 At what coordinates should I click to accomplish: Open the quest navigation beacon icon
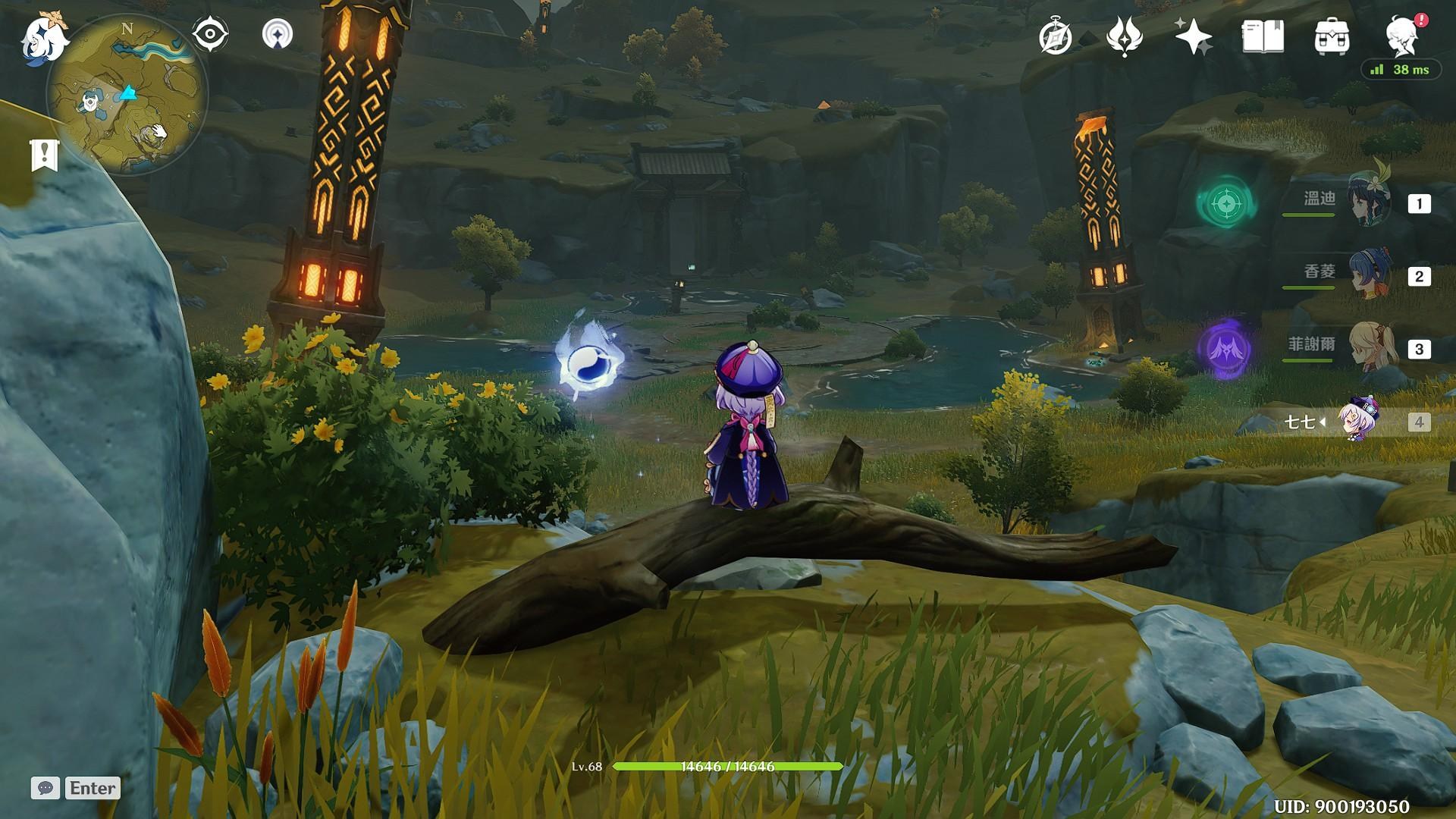click(x=277, y=35)
